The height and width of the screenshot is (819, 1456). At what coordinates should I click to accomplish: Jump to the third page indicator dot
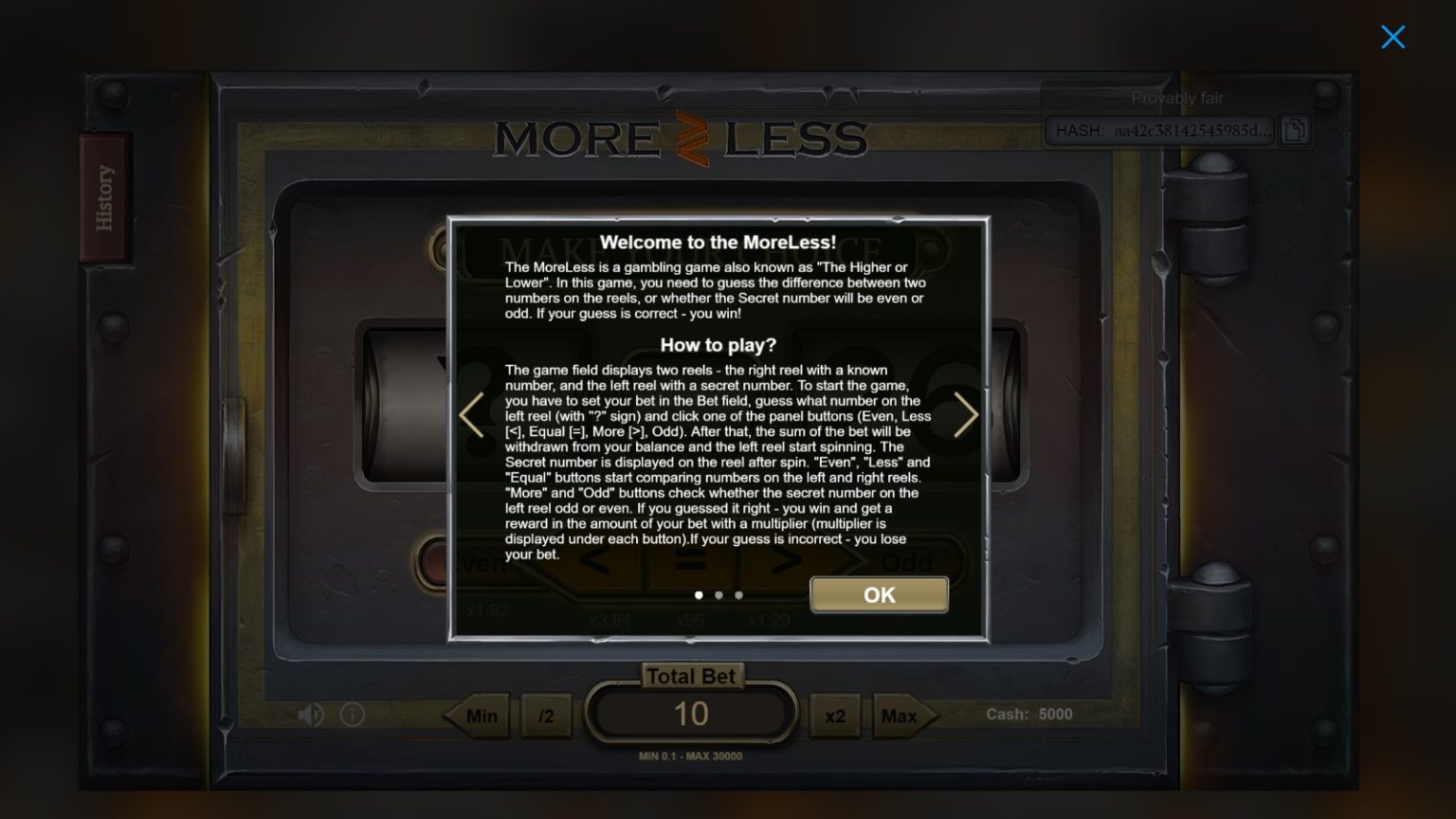pyautogui.click(x=738, y=595)
